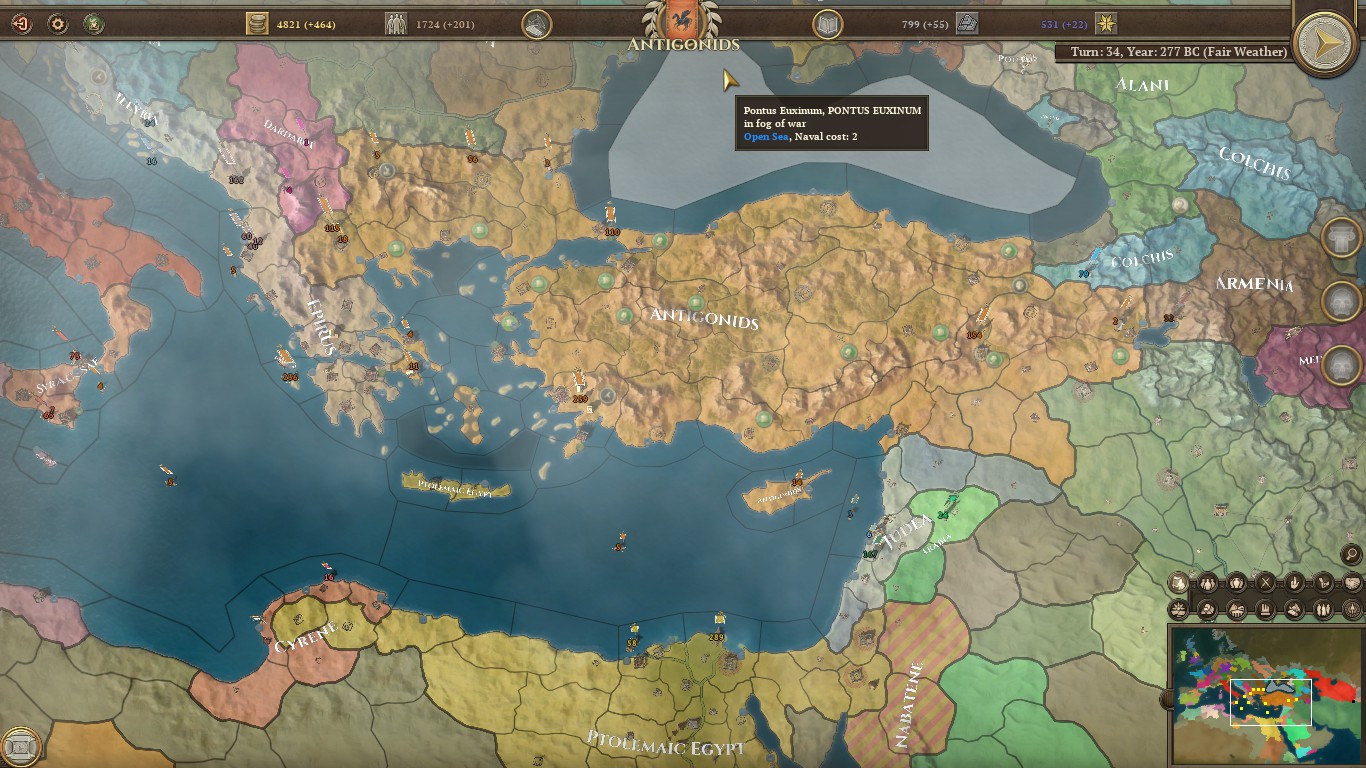Toggle the handshake diplomacy map filter

(x=1352, y=582)
